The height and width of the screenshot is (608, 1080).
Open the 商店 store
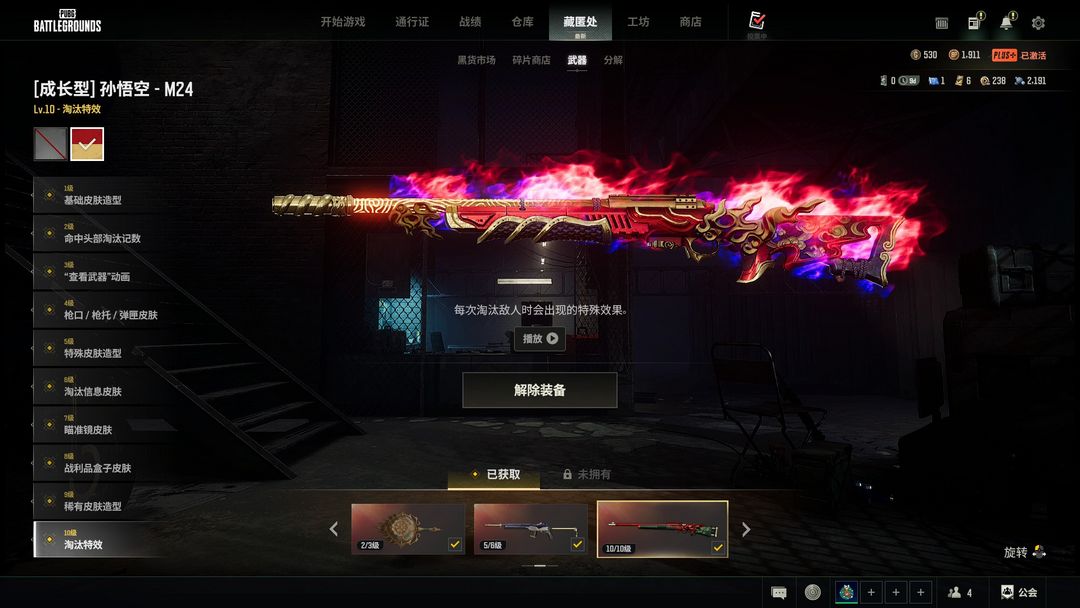[690, 22]
